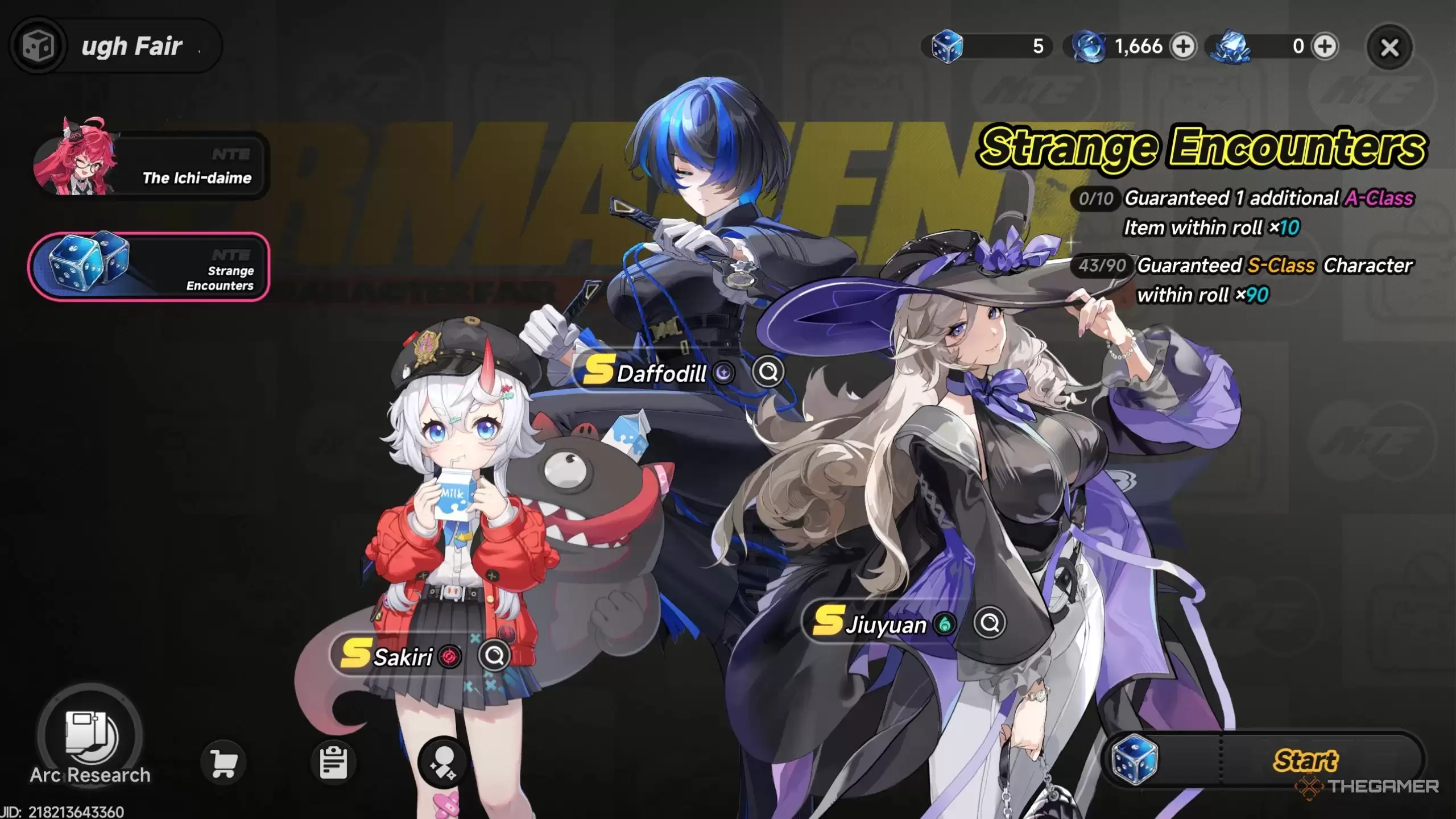
Task: Open the shopping cart store
Action: click(224, 763)
